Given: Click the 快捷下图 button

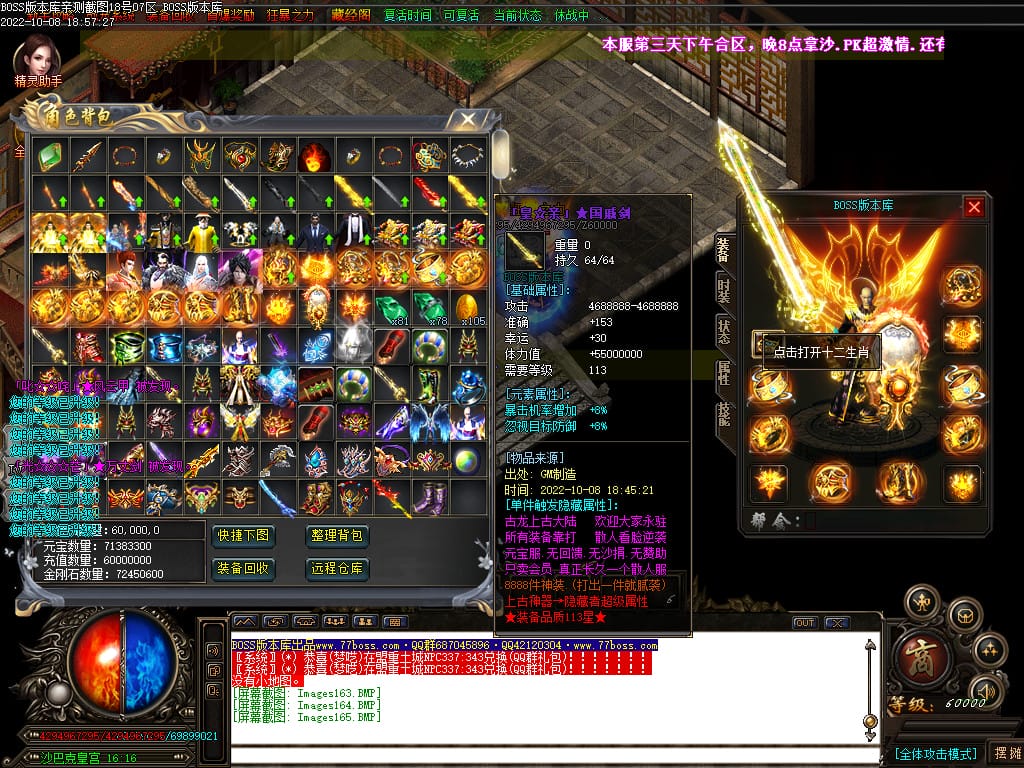Looking at the screenshot, I should tap(243, 536).
